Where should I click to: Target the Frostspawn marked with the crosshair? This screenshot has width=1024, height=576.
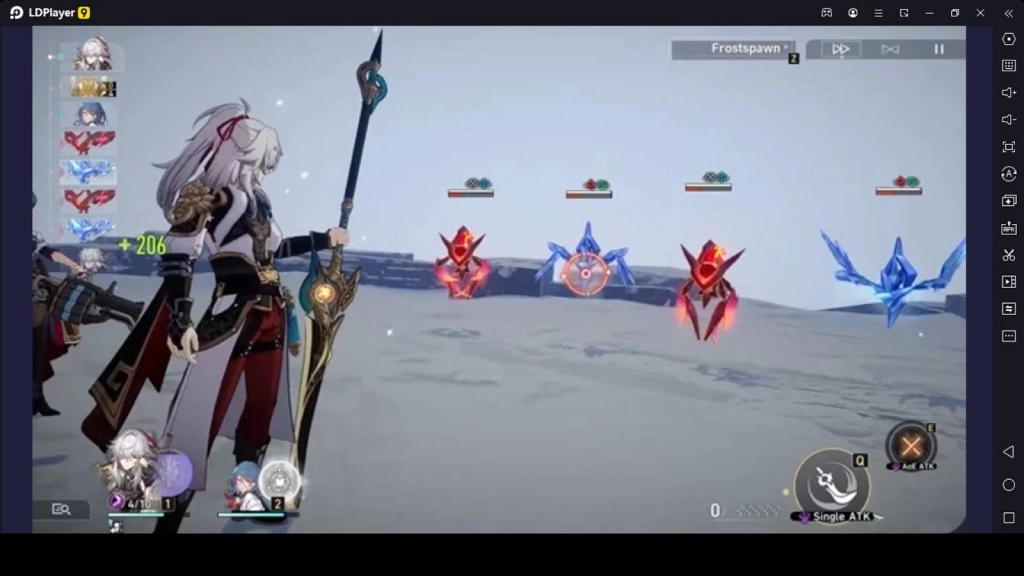tap(586, 272)
